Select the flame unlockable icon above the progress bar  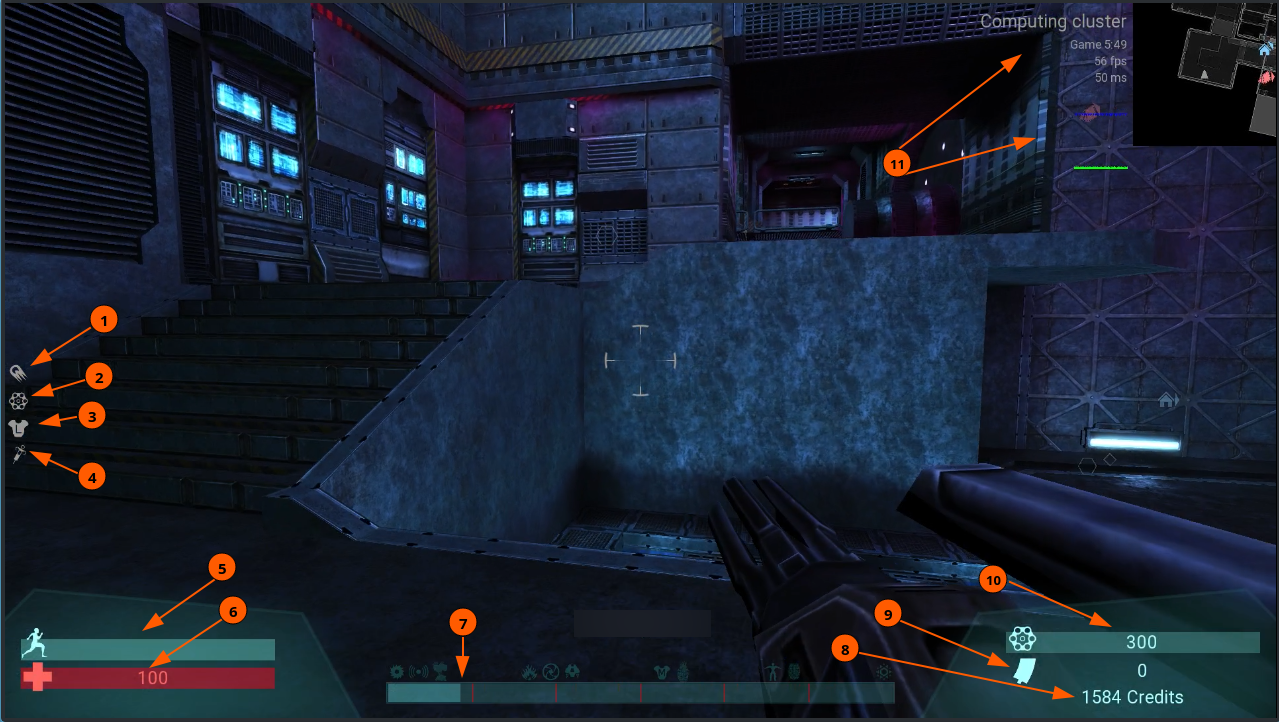click(x=528, y=672)
